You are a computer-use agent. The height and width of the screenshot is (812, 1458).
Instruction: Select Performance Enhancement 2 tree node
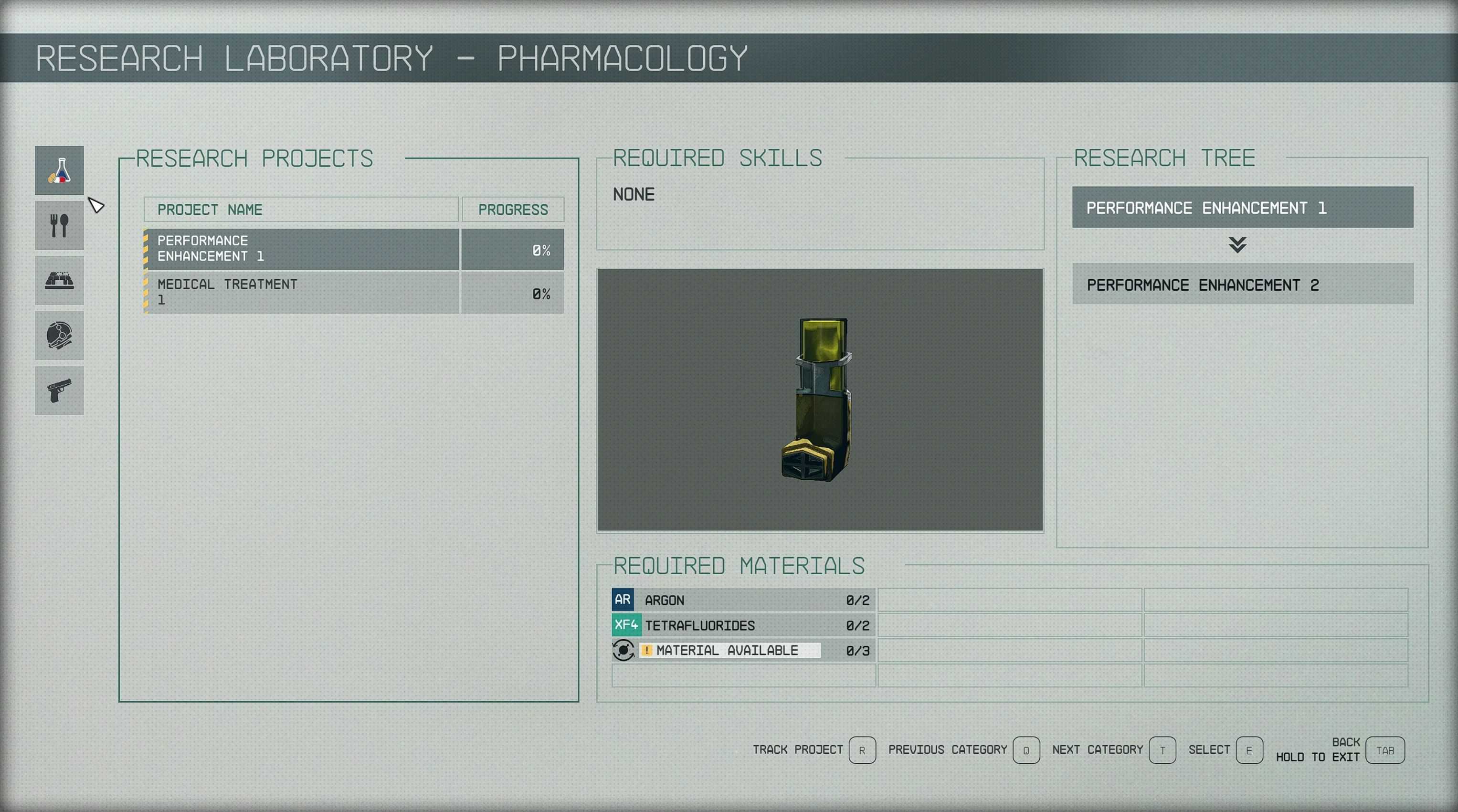point(1242,284)
